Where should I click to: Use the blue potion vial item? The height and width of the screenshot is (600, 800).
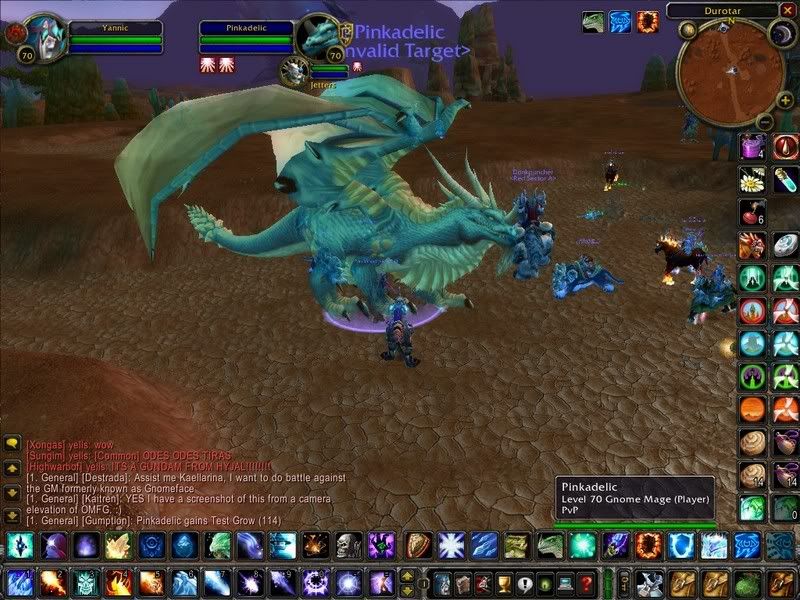point(786,180)
